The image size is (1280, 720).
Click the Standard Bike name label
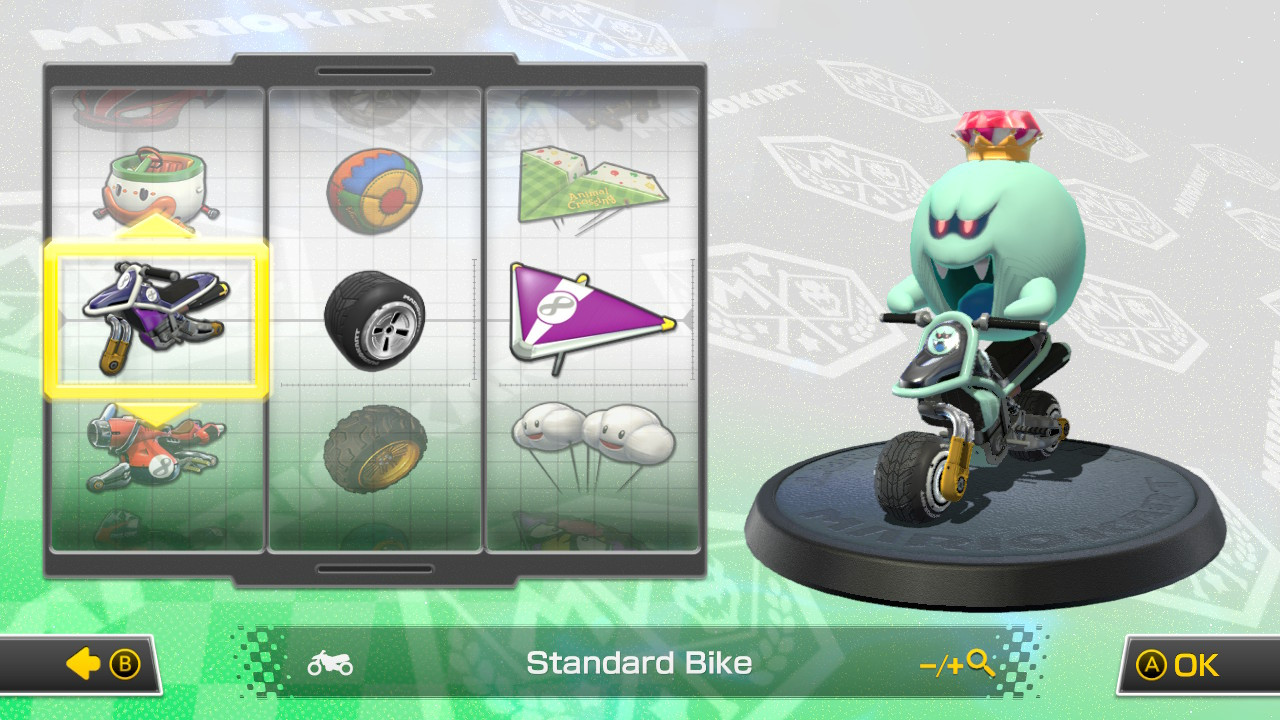[x=640, y=662]
